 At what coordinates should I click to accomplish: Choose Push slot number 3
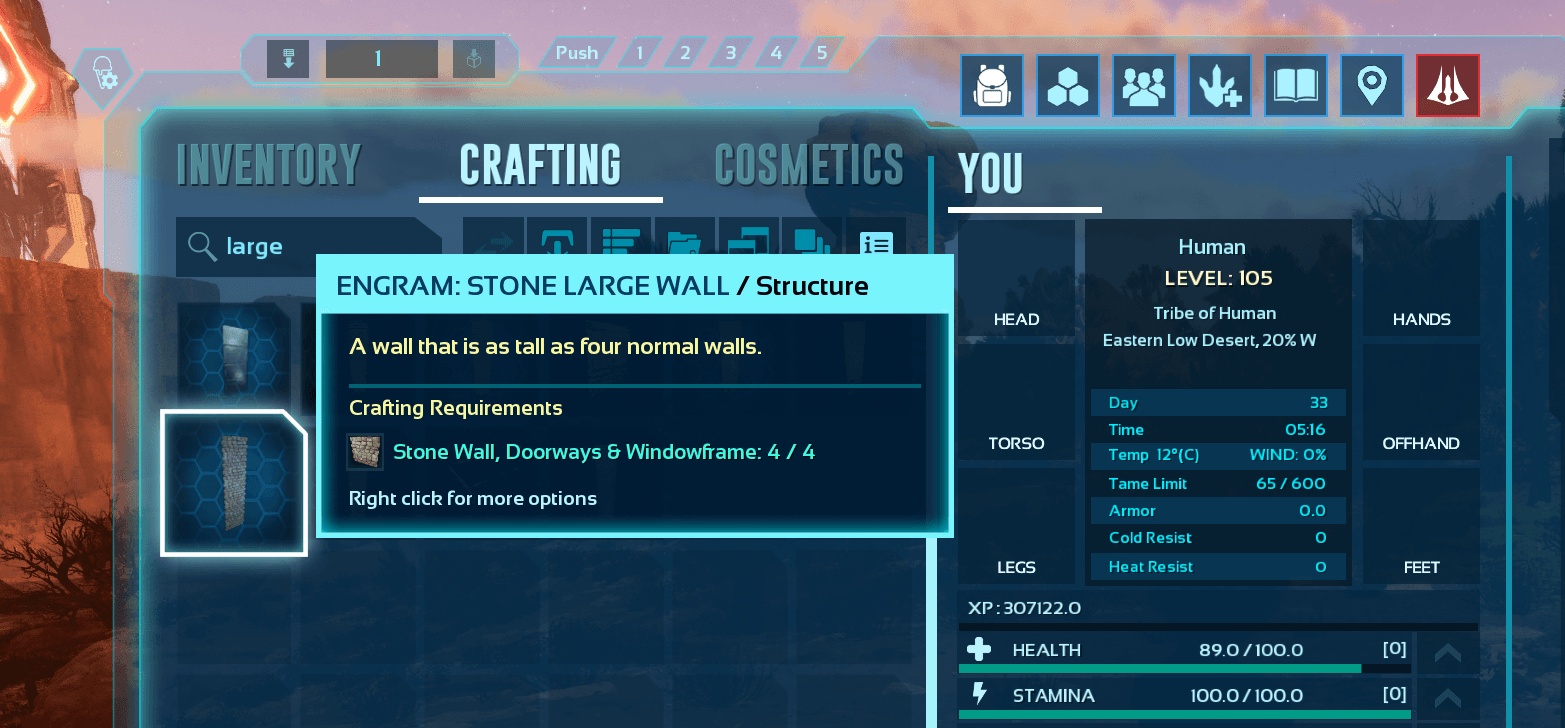pyautogui.click(x=731, y=53)
